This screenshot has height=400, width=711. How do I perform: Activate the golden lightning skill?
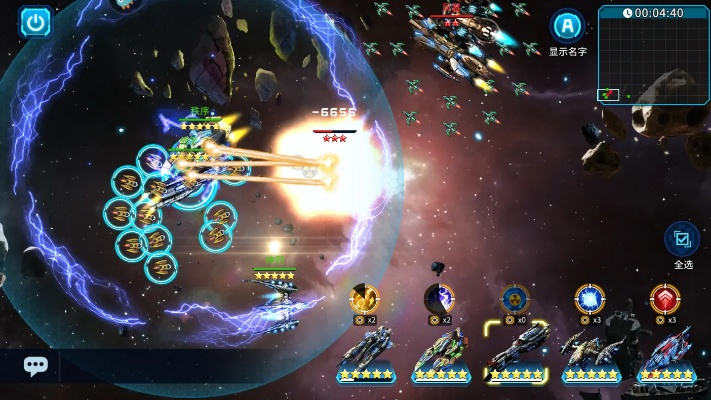coord(364,298)
